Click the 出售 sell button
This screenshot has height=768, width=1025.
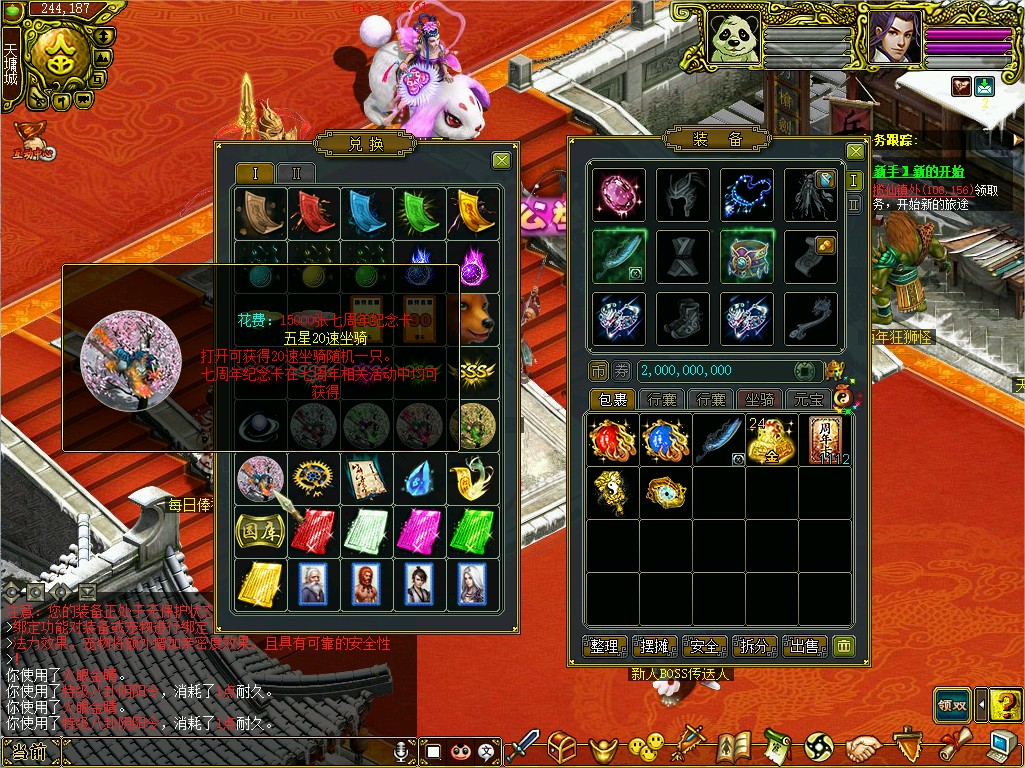click(805, 647)
